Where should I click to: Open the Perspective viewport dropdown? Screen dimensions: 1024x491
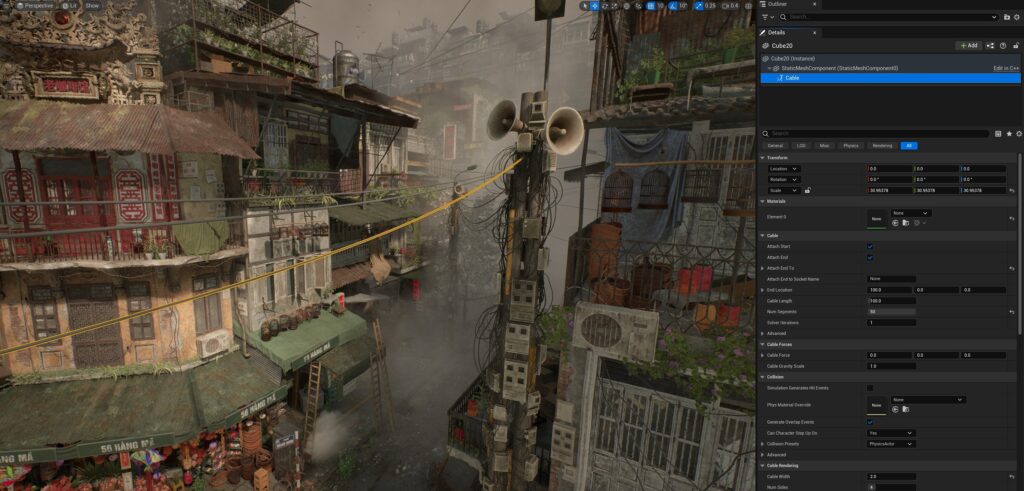pos(37,5)
